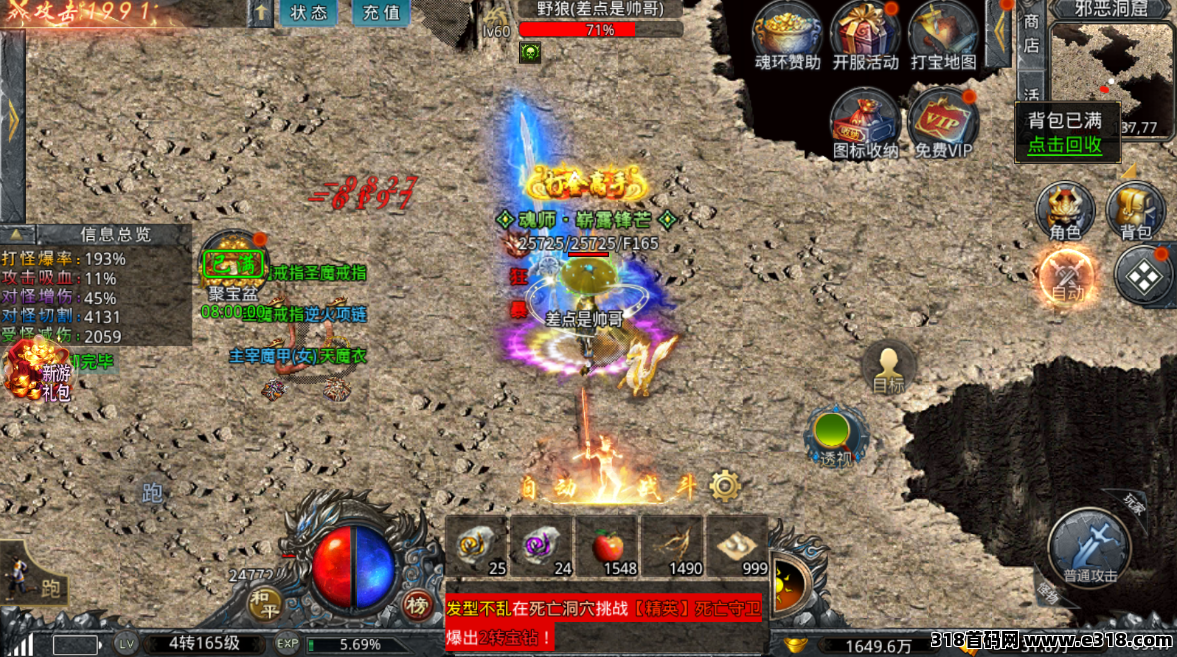Open the 角色 character sheet
1177x657 pixels.
pos(1065,210)
